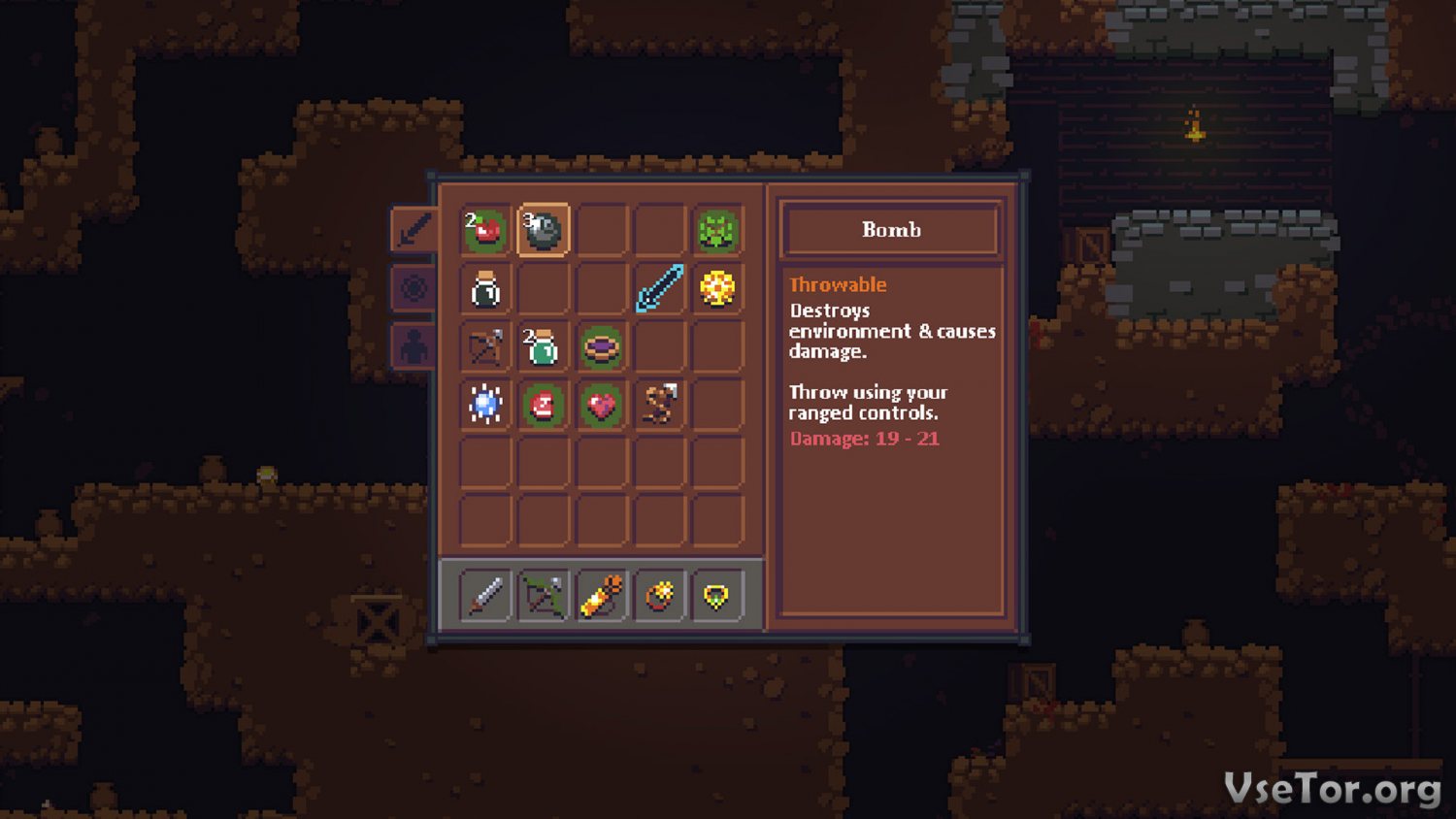The image size is (1456, 819).
Task: Choose the pink heart item
Action: click(x=602, y=405)
